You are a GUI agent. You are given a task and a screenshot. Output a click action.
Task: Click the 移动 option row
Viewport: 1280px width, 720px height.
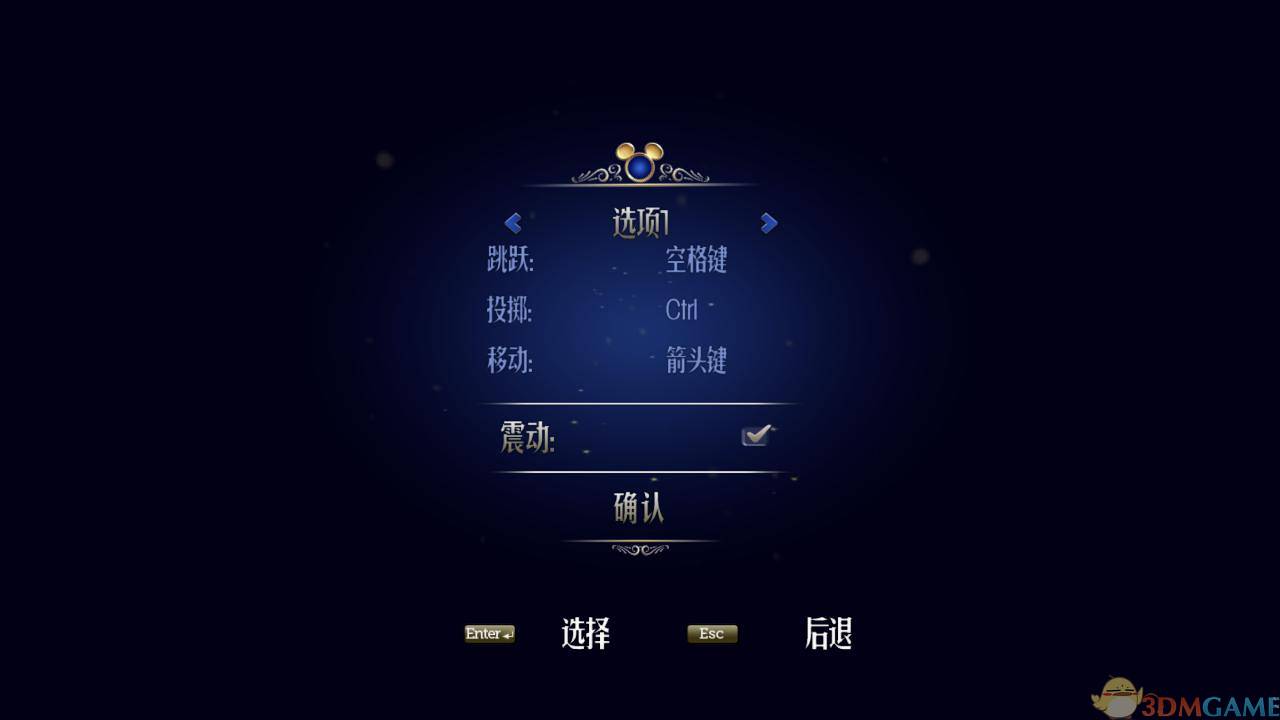pos(511,362)
